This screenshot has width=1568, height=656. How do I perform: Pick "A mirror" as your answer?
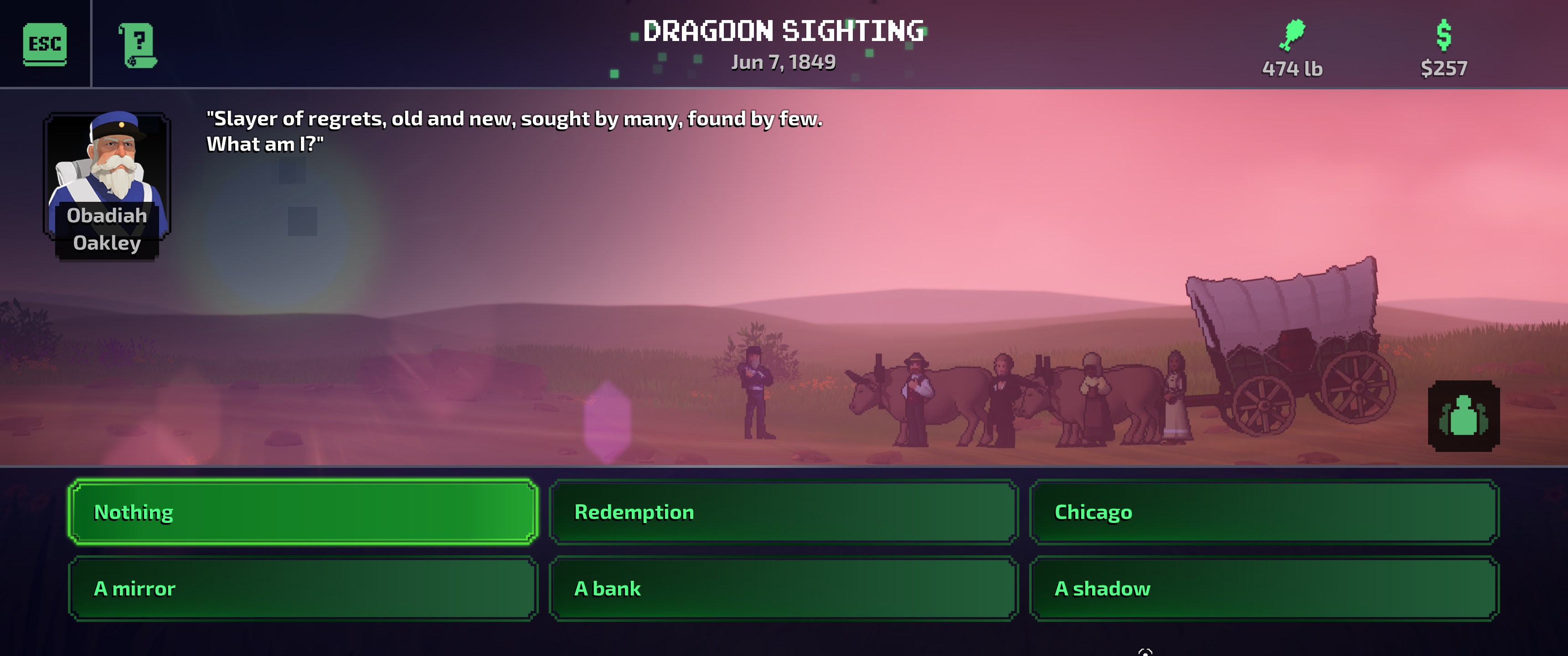pyautogui.click(x=303, y=589)
